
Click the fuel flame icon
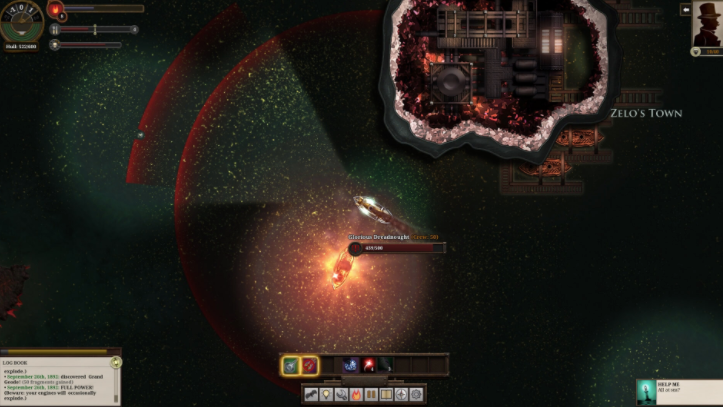[57, 11]
